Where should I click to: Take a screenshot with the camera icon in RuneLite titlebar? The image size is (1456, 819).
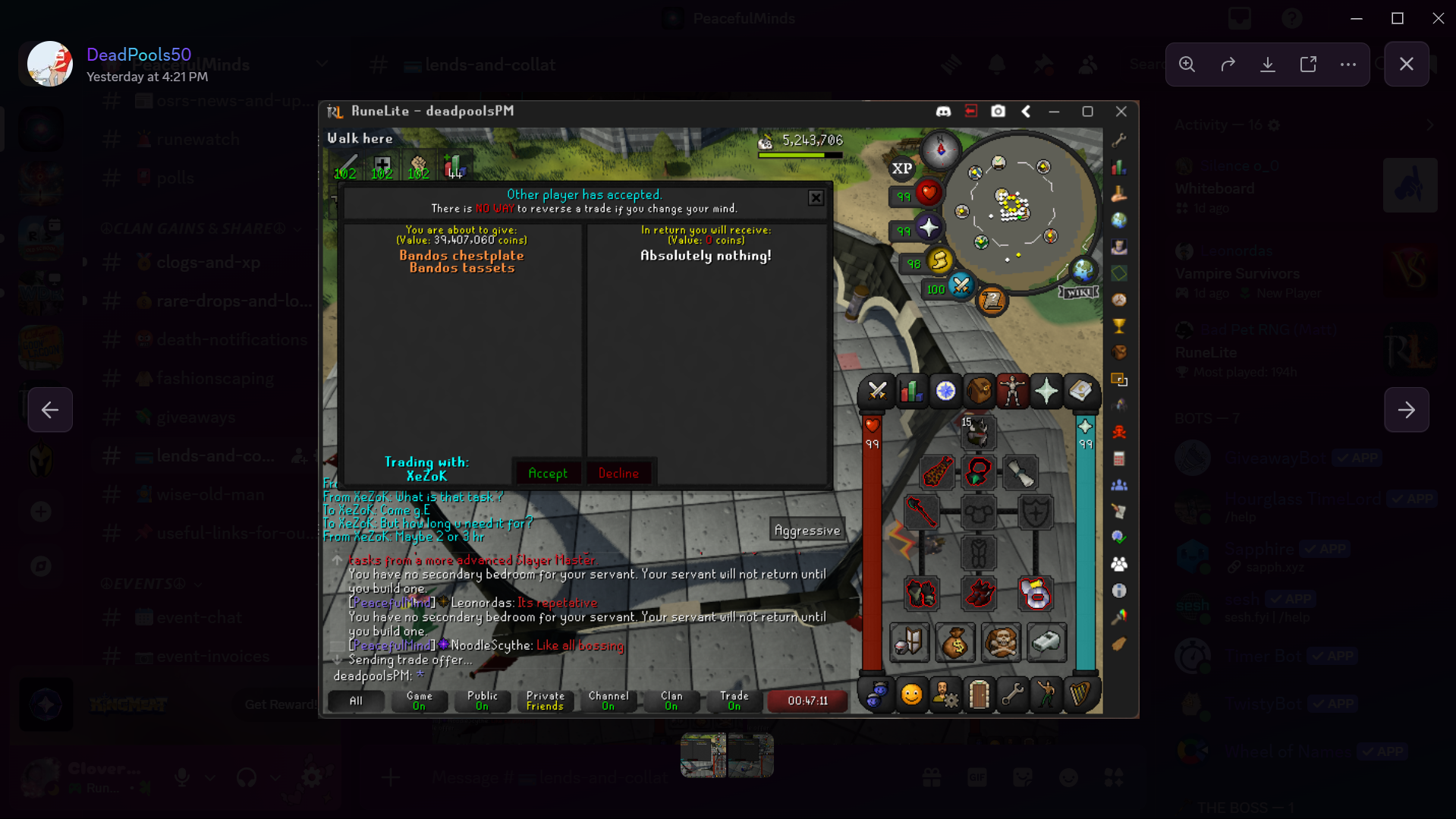998,111
